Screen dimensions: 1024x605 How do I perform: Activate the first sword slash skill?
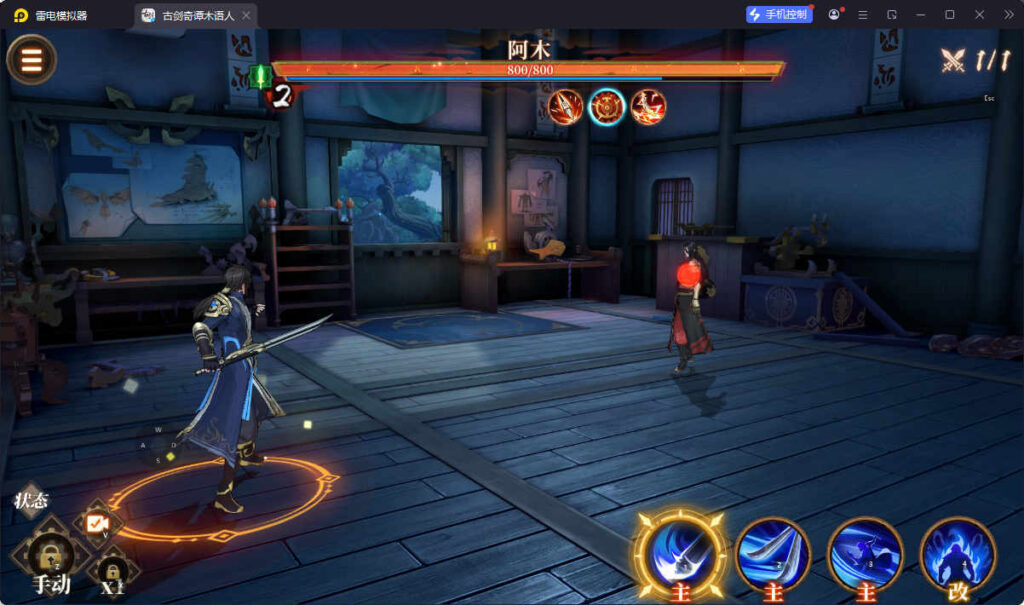point(683,552)
